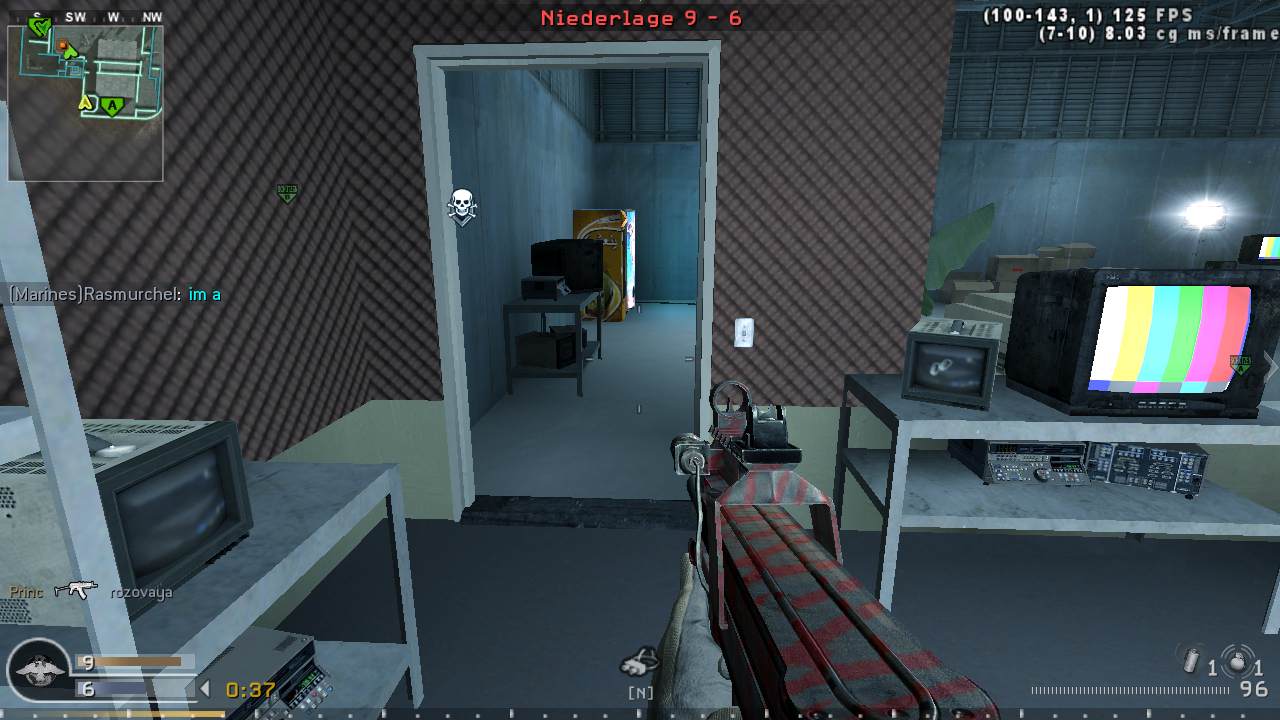The height and width of the screenshot is (720, 1280).
Task: Click the yellow player arrow on the minimap
Action: (86, 103)
